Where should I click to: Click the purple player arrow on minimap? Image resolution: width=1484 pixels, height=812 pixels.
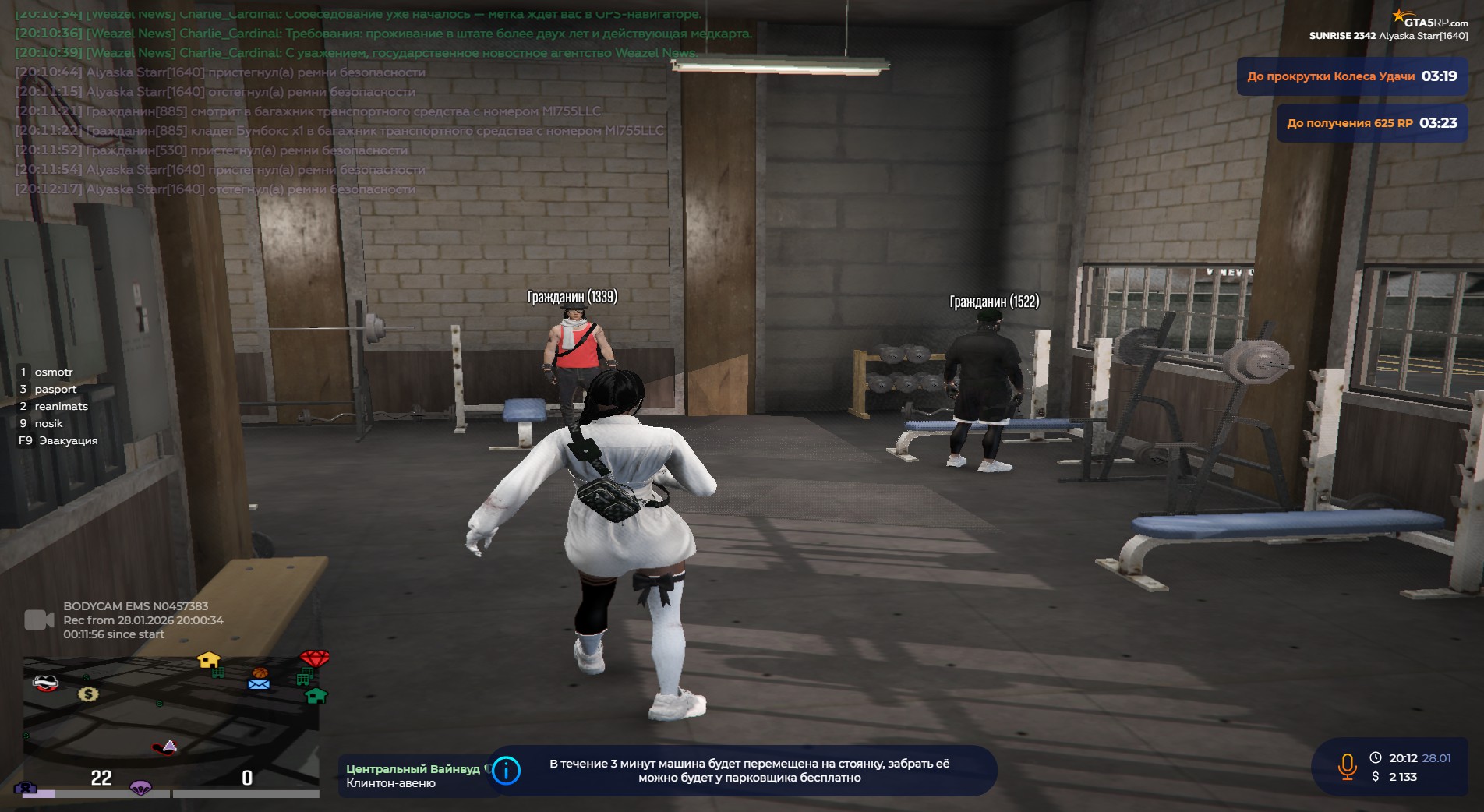169,746
